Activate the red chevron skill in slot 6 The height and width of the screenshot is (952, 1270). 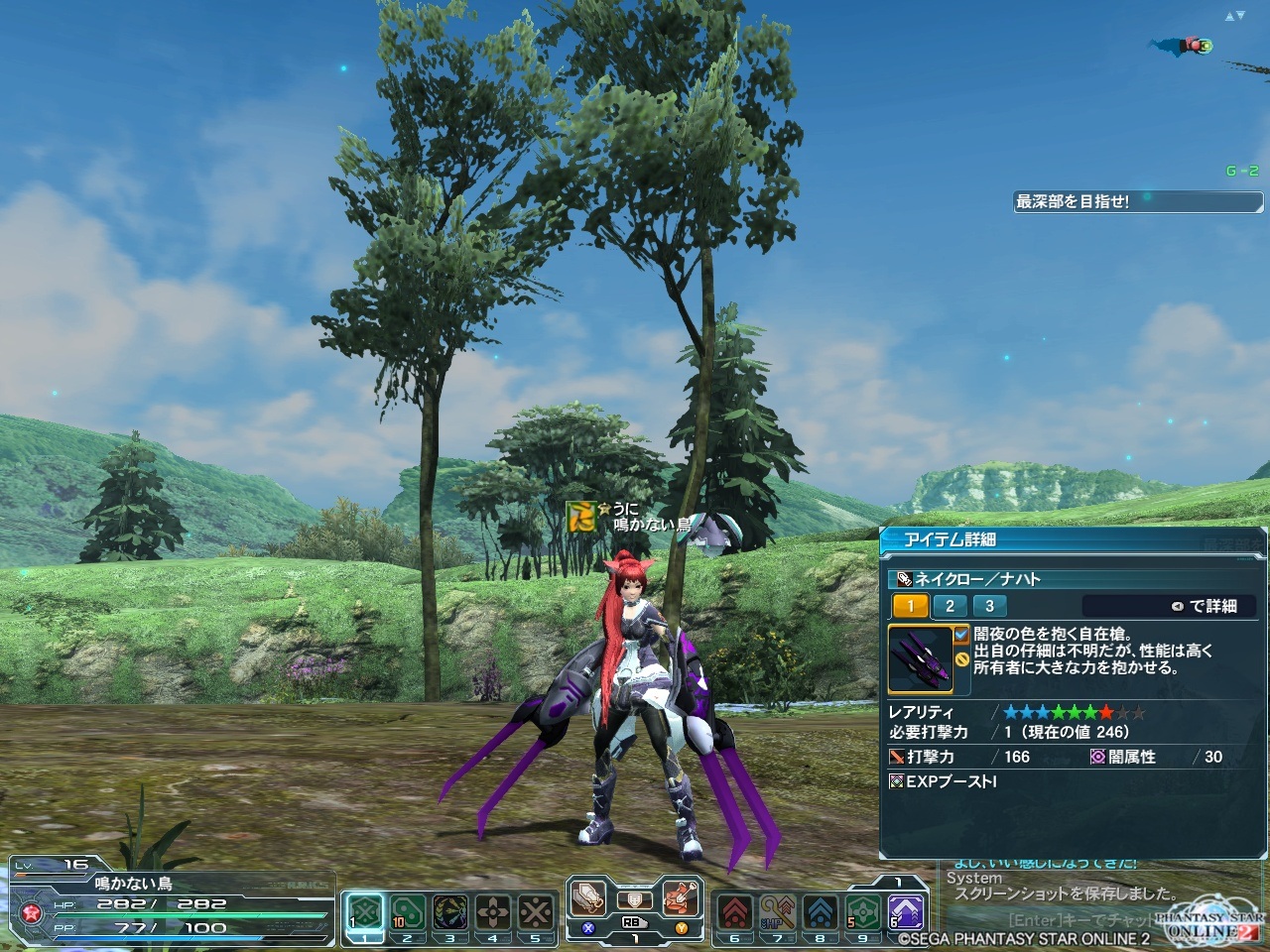tap(735, 912)
